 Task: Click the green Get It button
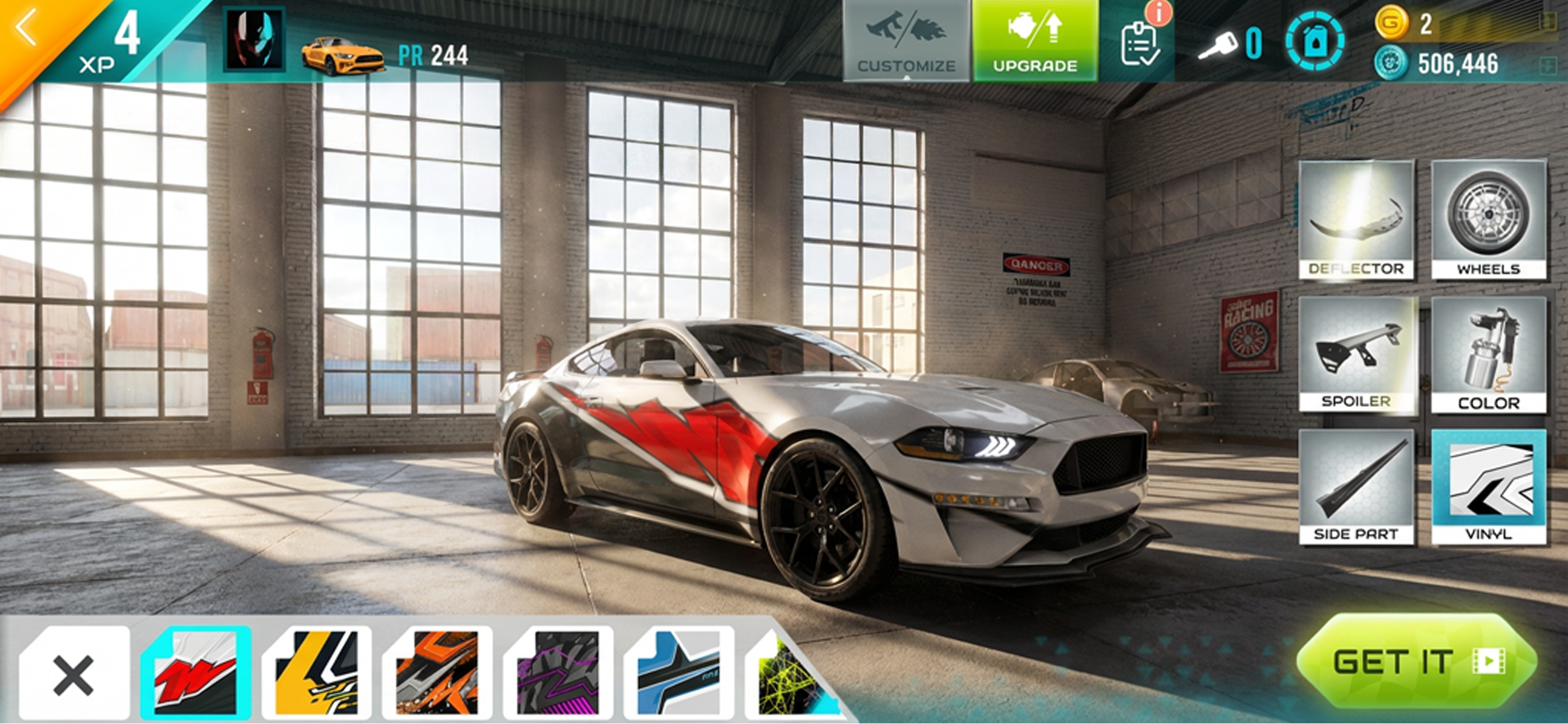tap(1416, 661)
